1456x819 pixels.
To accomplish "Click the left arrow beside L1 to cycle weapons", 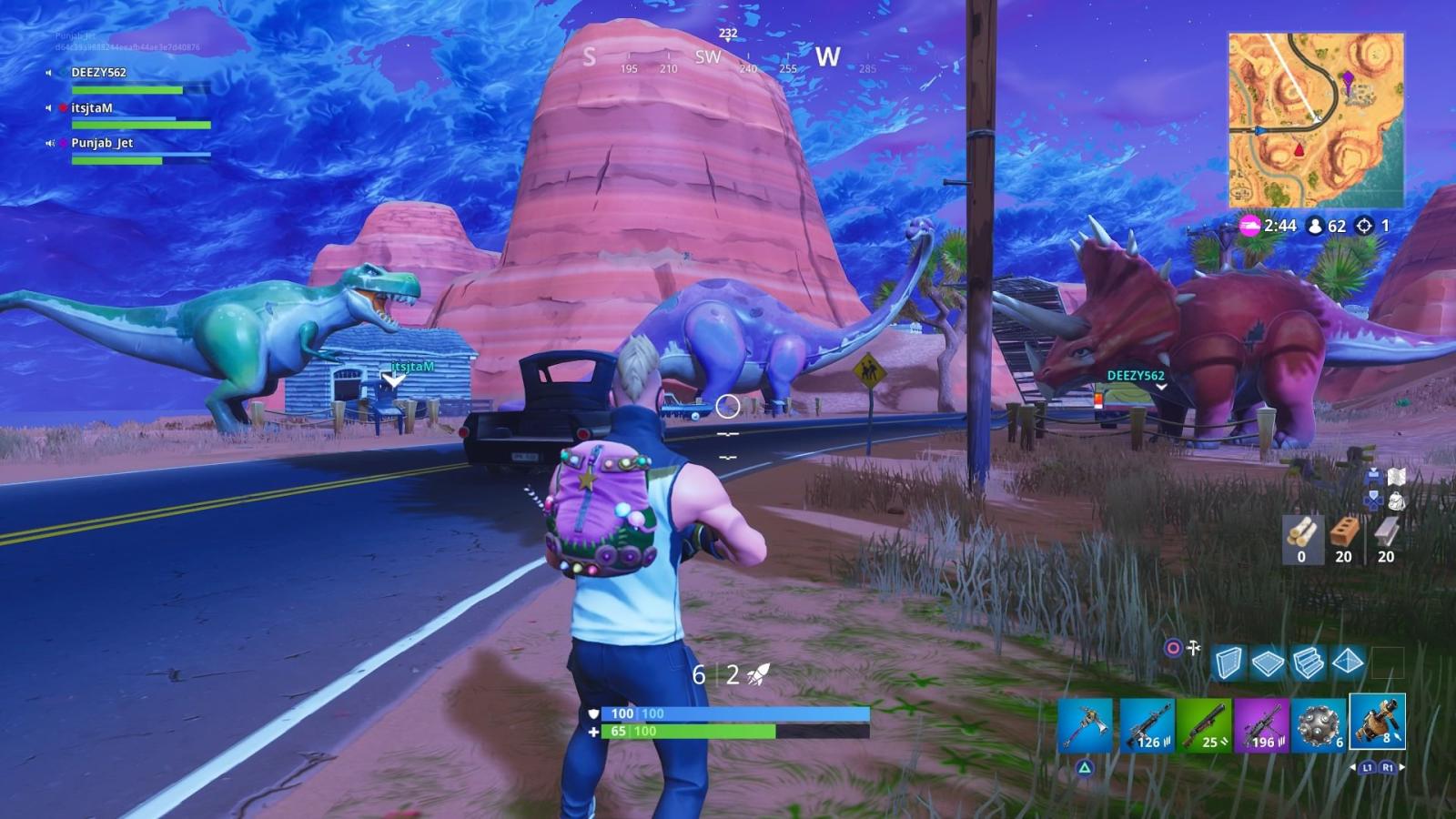I will pyautogui.click(x=1354, y=767).
